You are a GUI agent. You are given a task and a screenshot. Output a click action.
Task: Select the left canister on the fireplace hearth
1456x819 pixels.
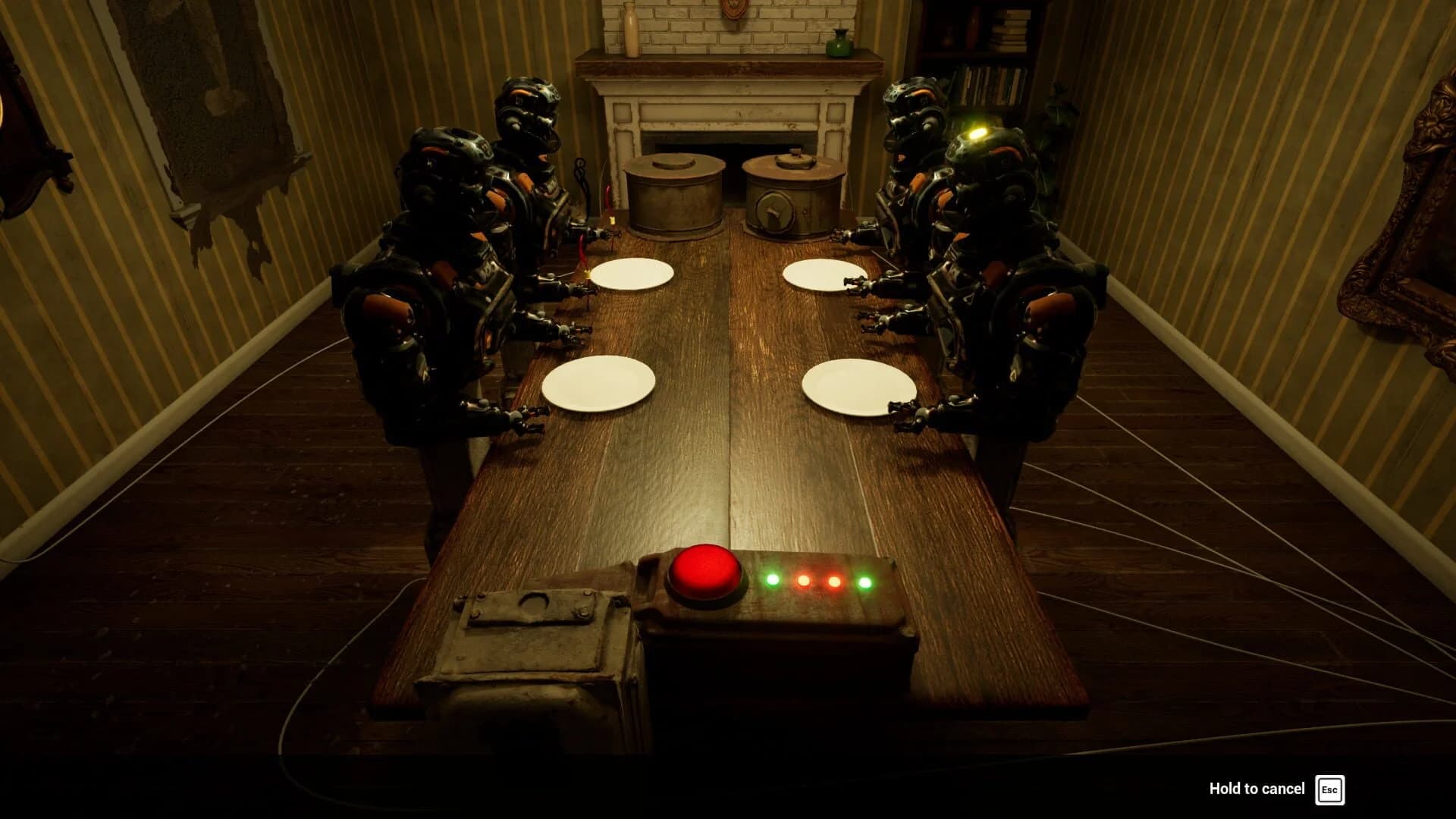tap(673, 193)
